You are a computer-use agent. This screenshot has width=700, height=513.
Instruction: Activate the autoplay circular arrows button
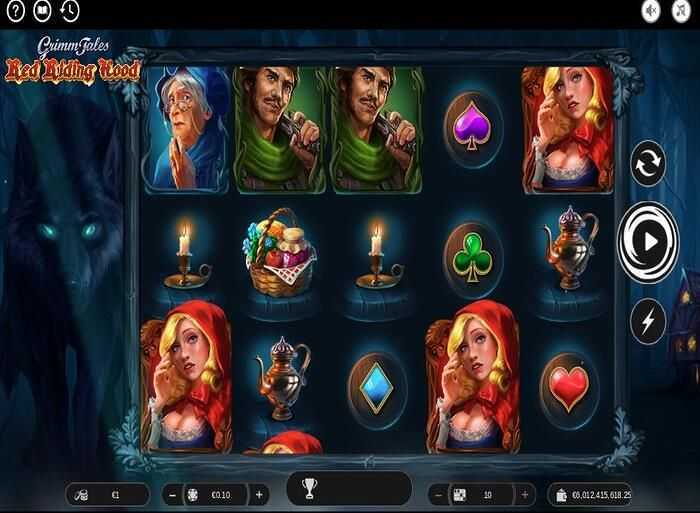(x=648, y=162)
